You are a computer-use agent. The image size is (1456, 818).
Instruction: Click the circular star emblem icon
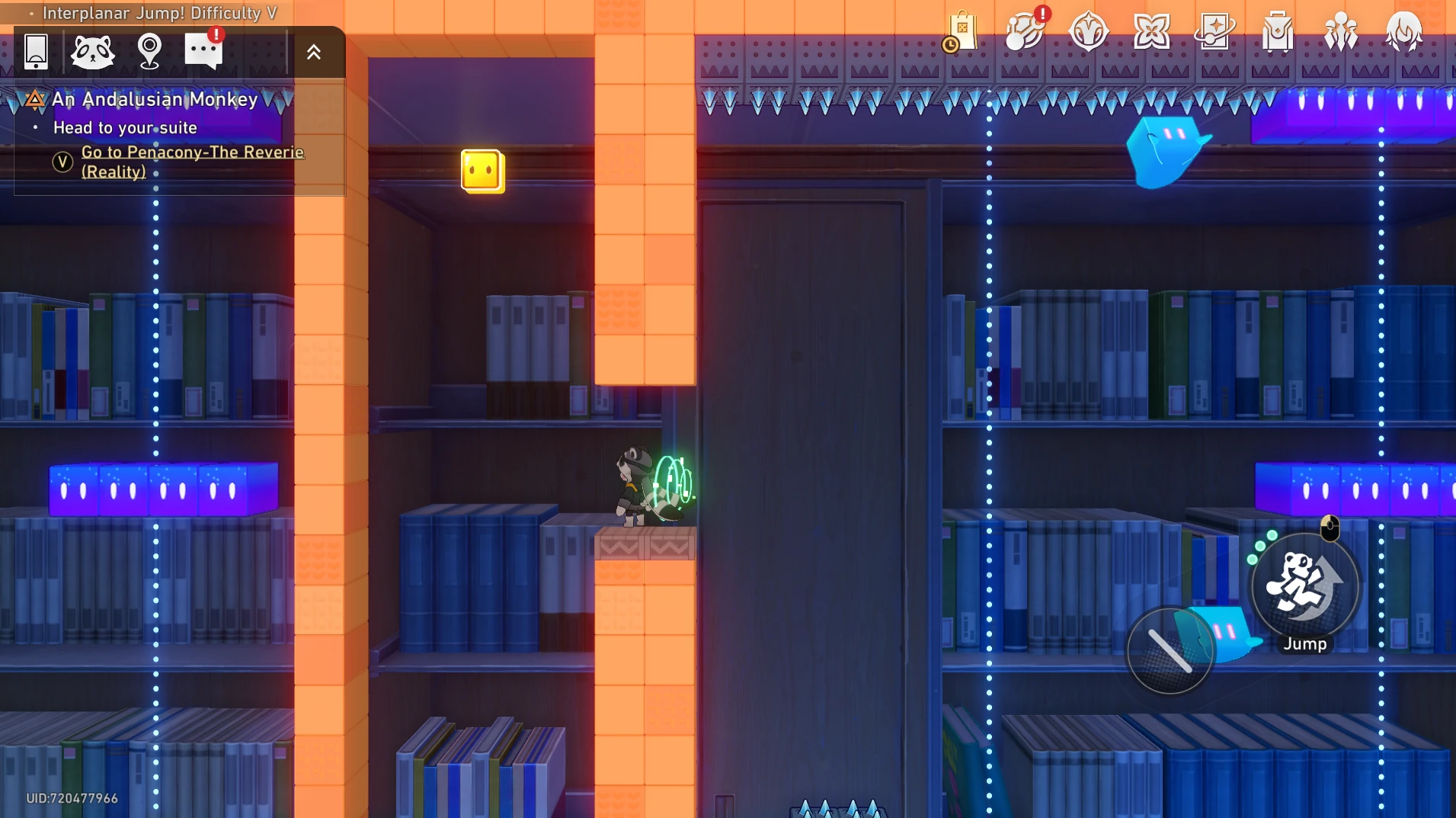[x=1088, y=33]
